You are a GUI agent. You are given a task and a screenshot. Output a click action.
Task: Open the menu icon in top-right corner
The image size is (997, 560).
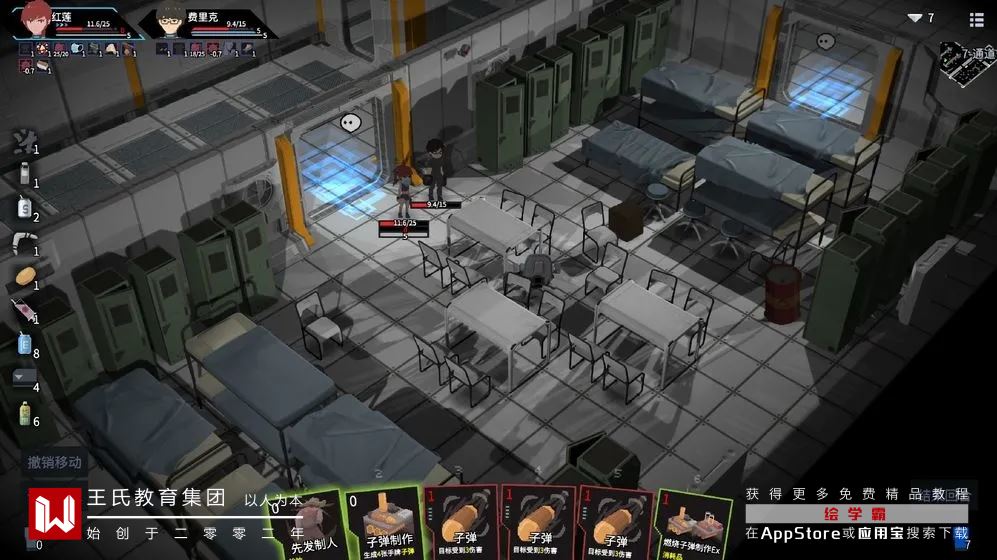click(976, 19)
